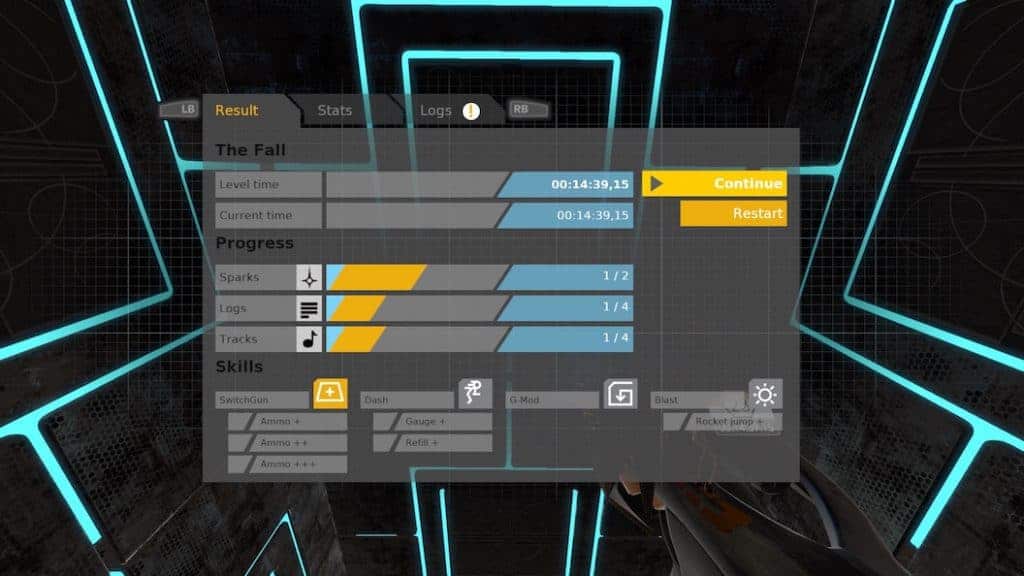Select the Blast skill icon
Screen dimensions: 1024x576
coord(765,394)
